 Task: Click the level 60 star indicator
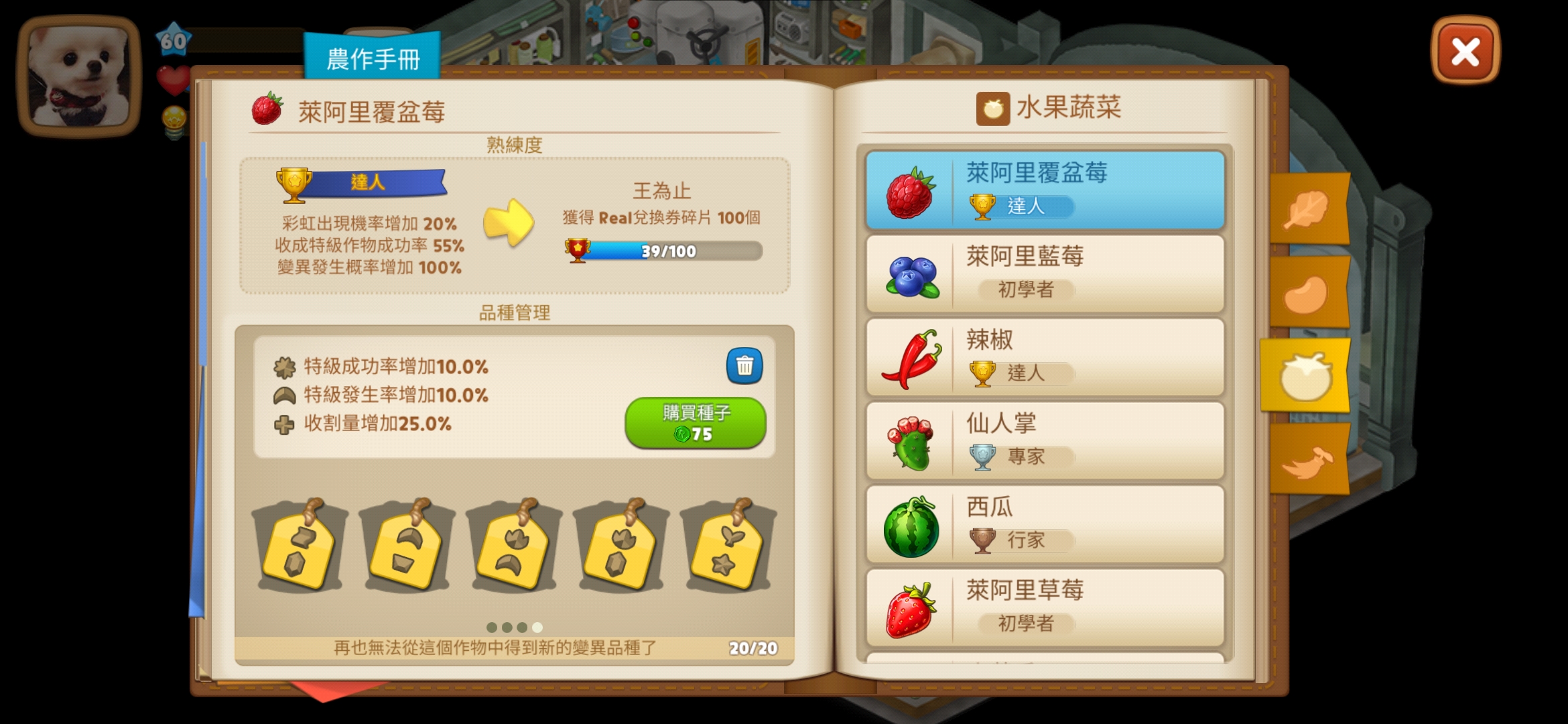(173, 40)
